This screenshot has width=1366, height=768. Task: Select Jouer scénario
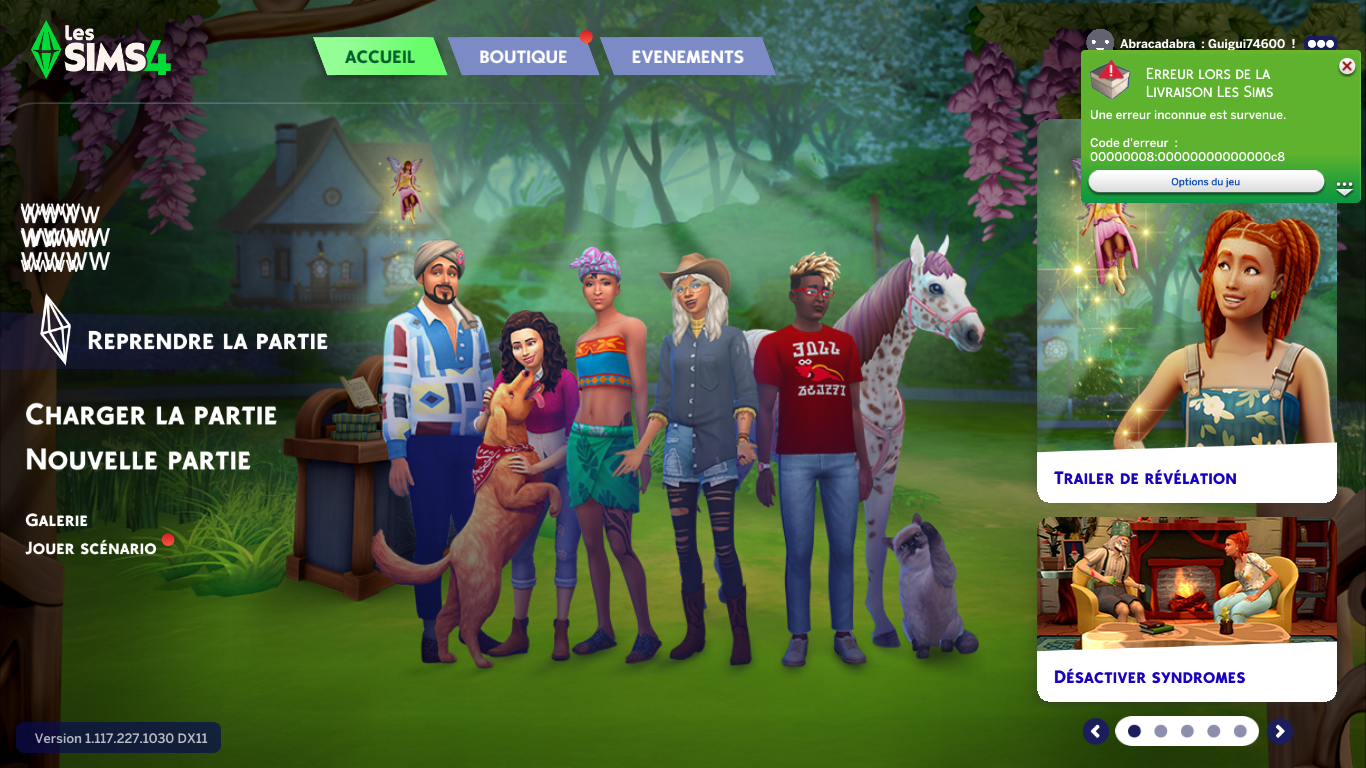[x=91, y=548]
